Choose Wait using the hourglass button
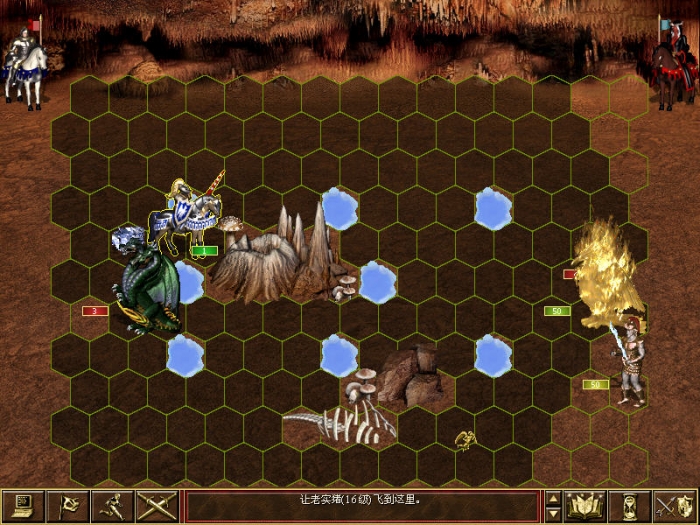Viewport: 700px width, 525px height. pos(630,506)
